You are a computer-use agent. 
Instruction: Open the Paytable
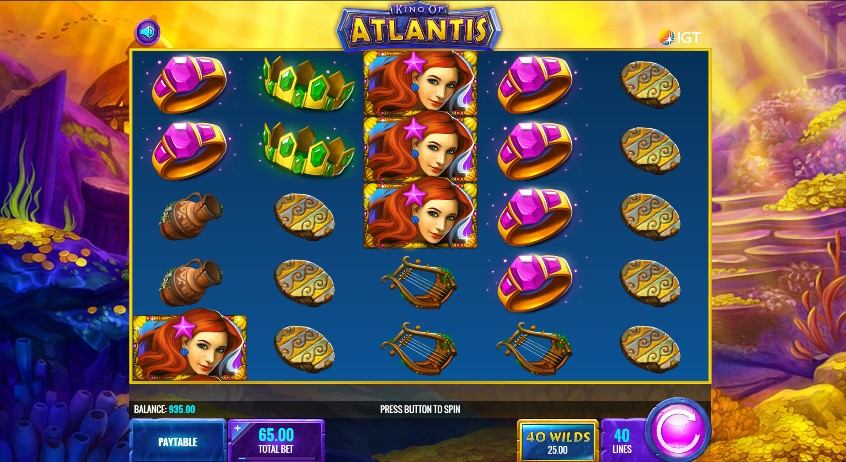[177, 440]
